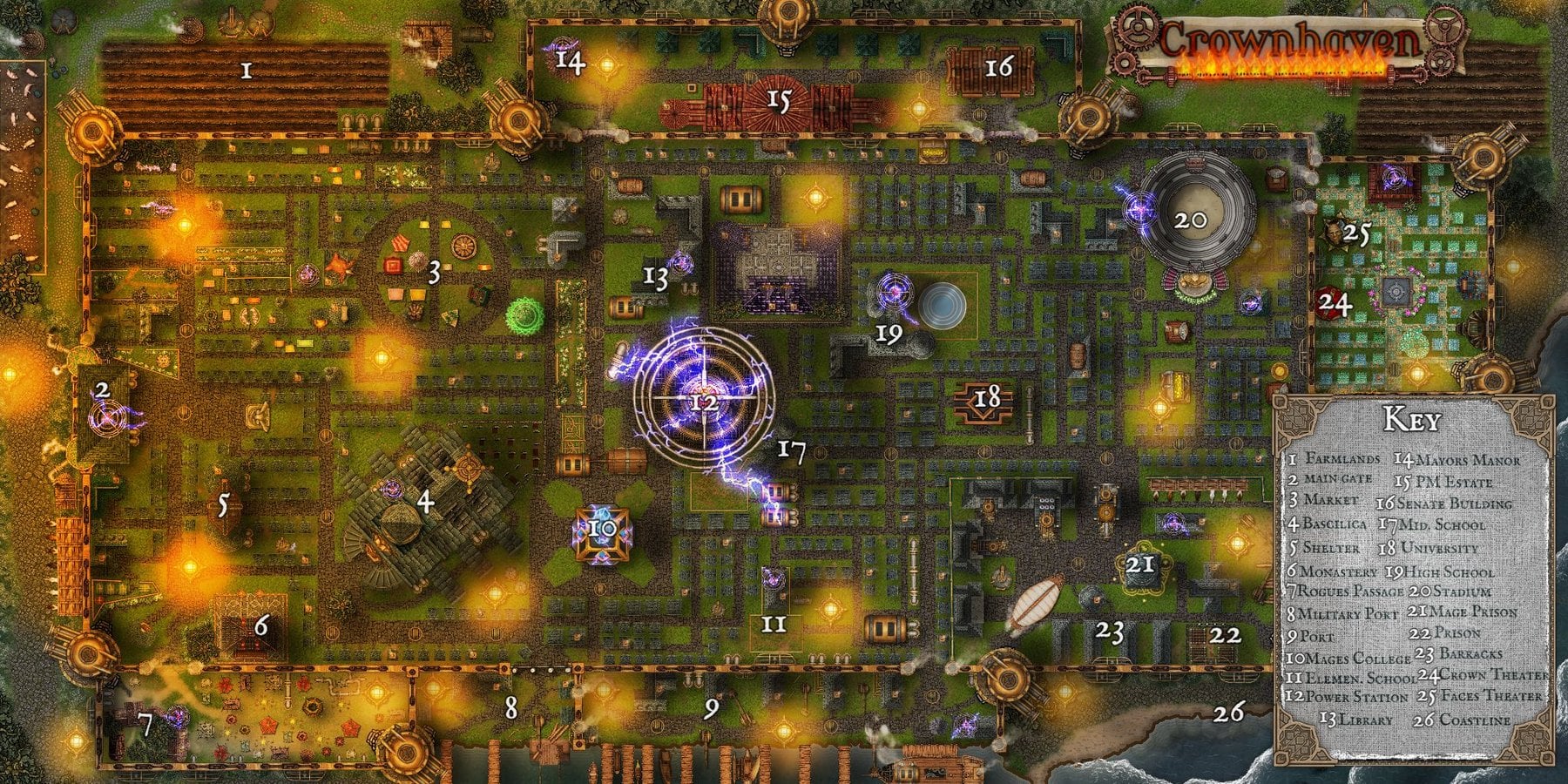Choose map marker number 4 on the basilica

[x=424, y=502]
